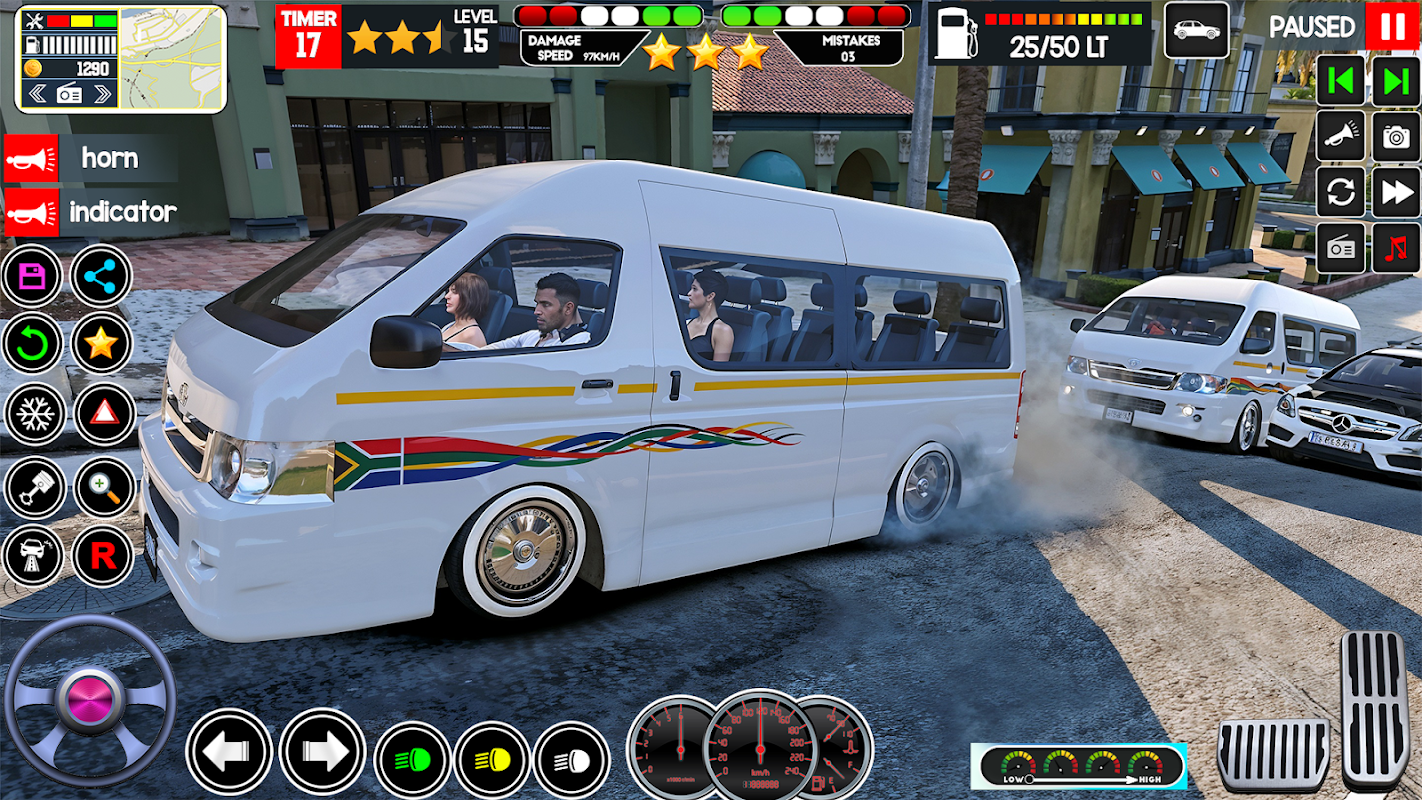Tap the blue share icon
This screenshot has width=1422, height=800.
[x=102, y=275]
